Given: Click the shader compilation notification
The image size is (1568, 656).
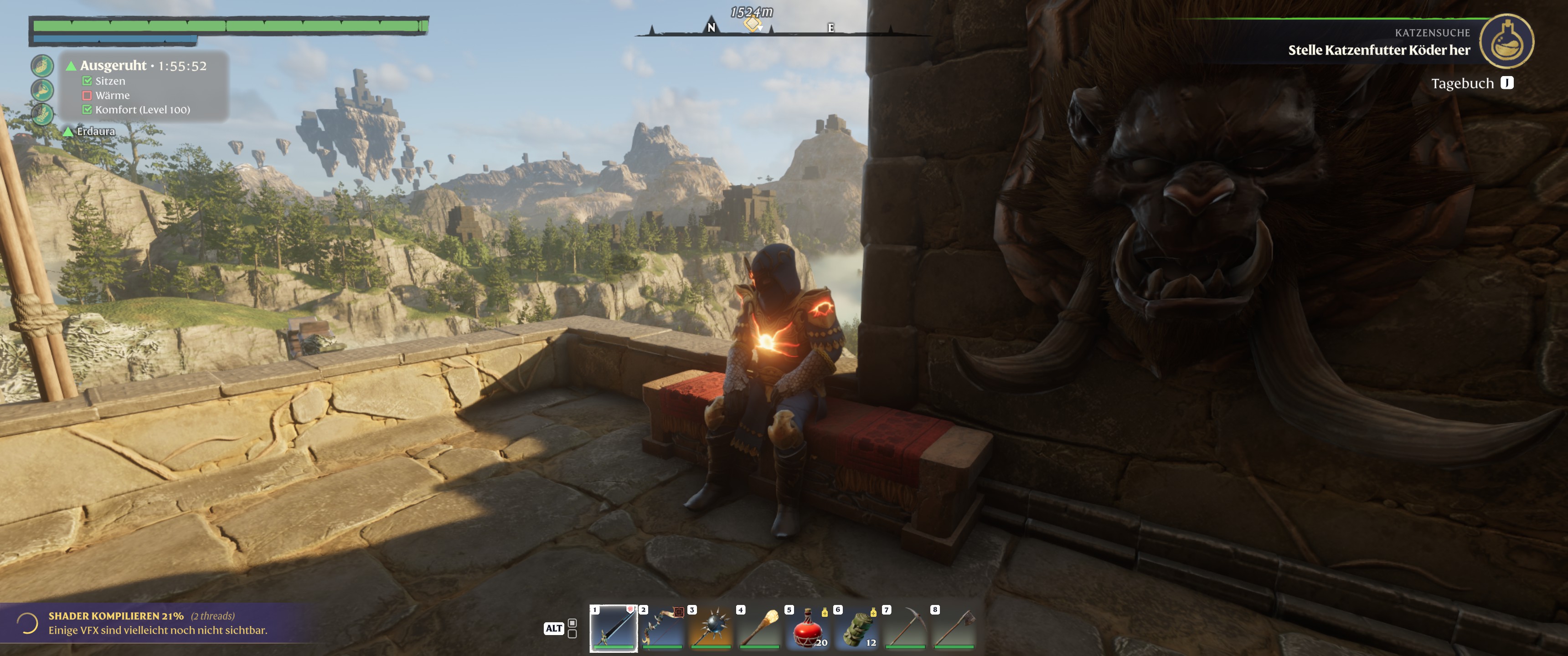Looking at the screenshot, I should 158,623.
